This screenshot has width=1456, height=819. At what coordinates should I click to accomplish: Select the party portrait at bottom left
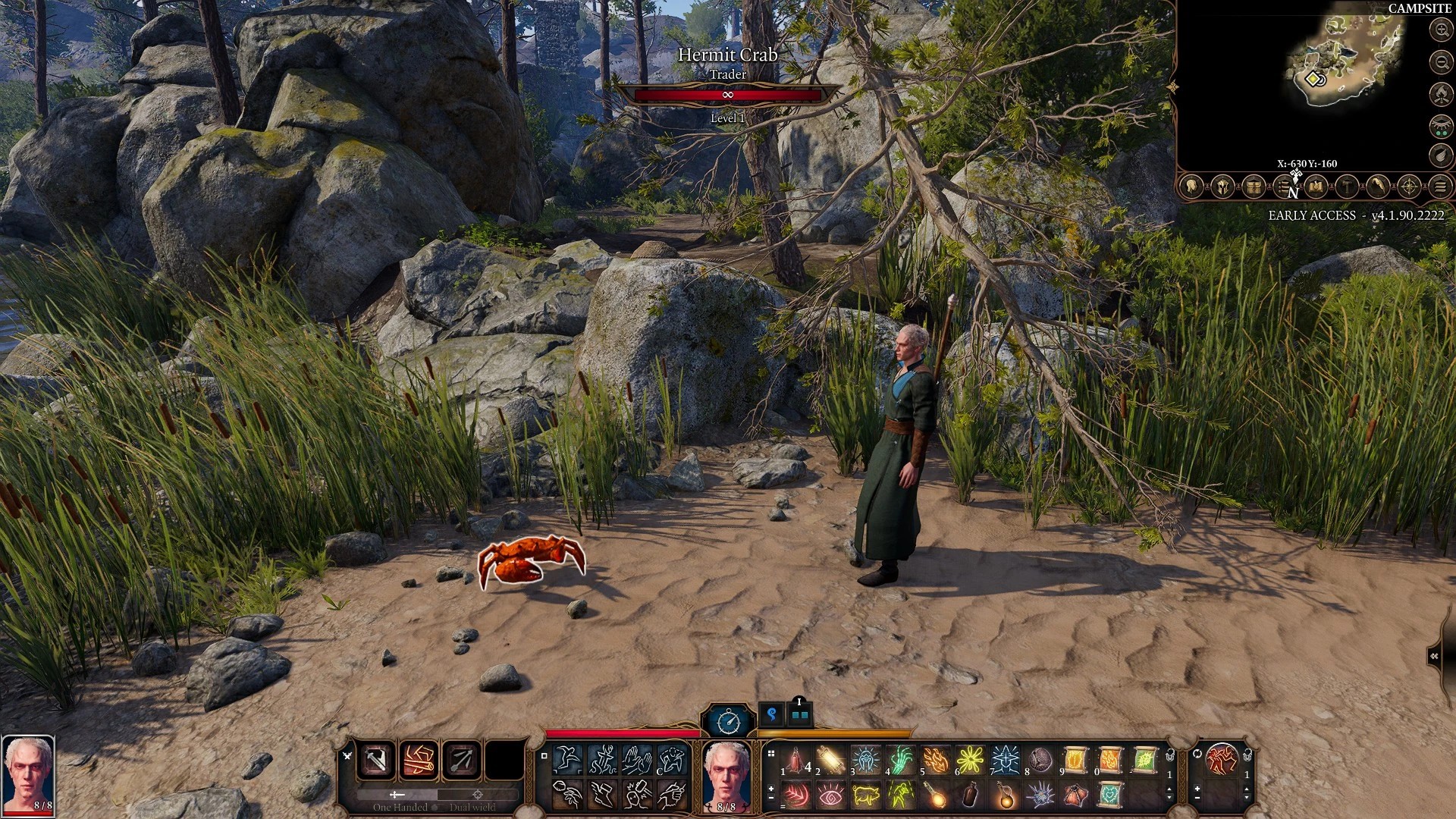[28, 773]
